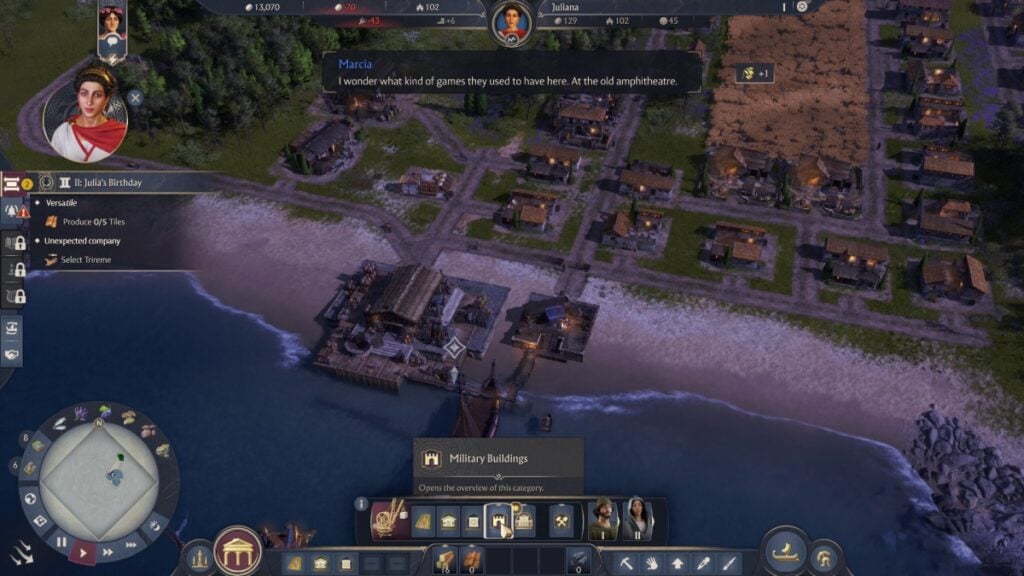1024x576 pixels.
Task: Switch to double fast-forward speed
Action: (x=106, y=551)
